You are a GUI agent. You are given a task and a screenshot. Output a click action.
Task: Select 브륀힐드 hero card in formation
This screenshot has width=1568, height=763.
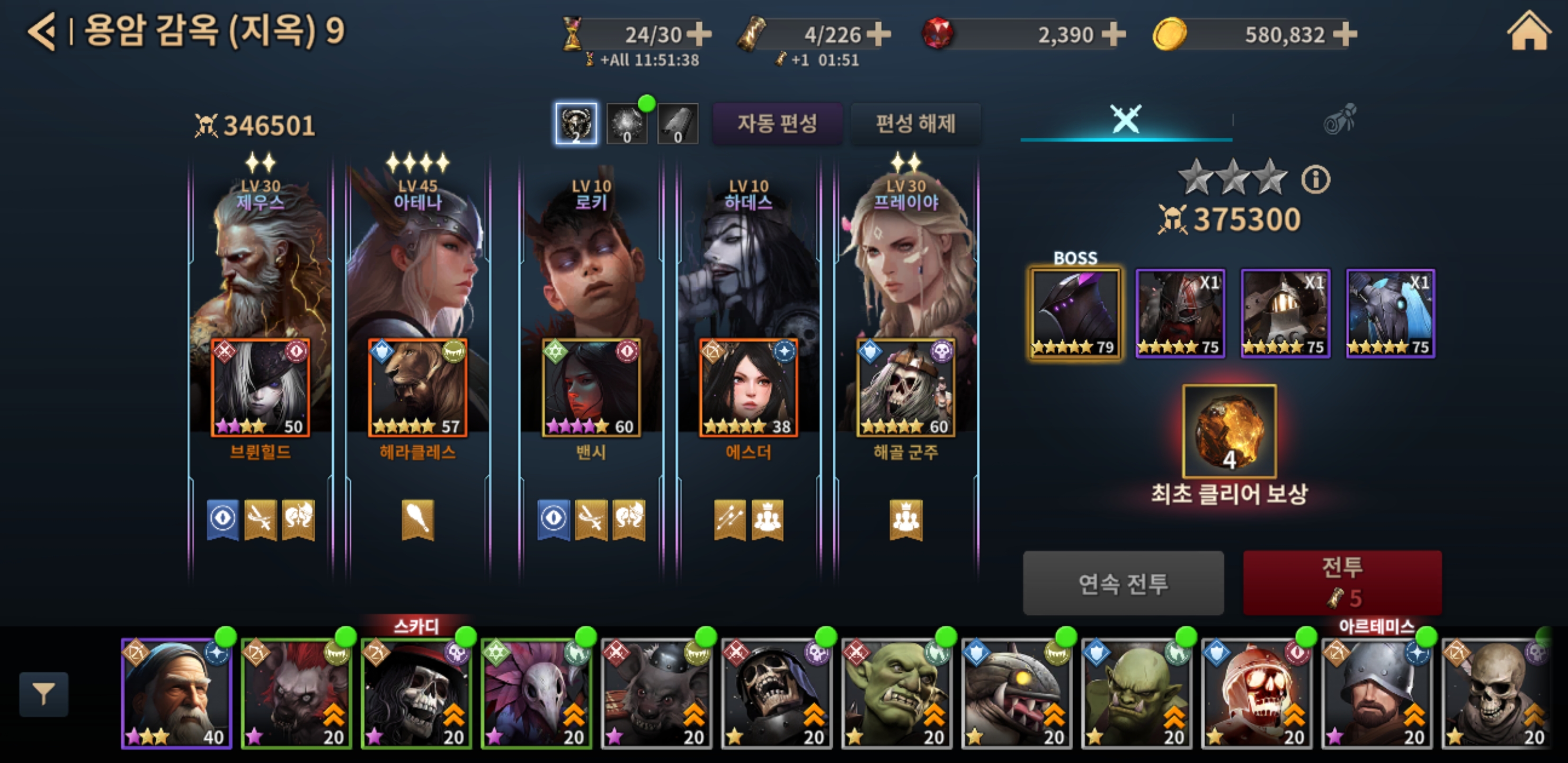pyautogui.click(x=261, y=387)
